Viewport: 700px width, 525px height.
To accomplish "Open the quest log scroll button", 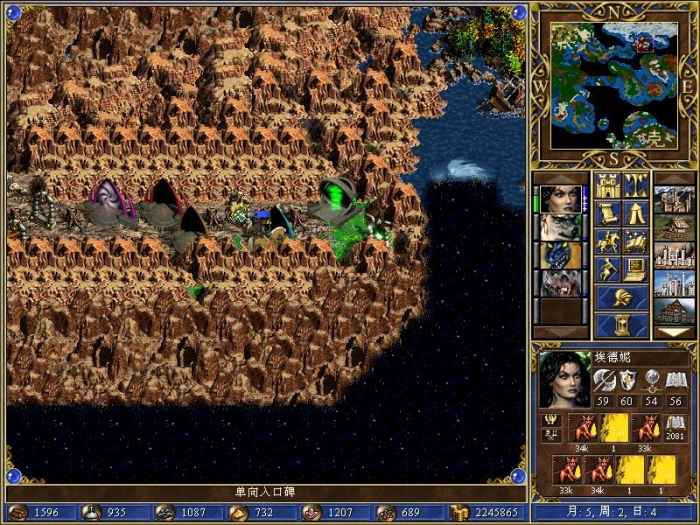I will [x=608, y=213].
